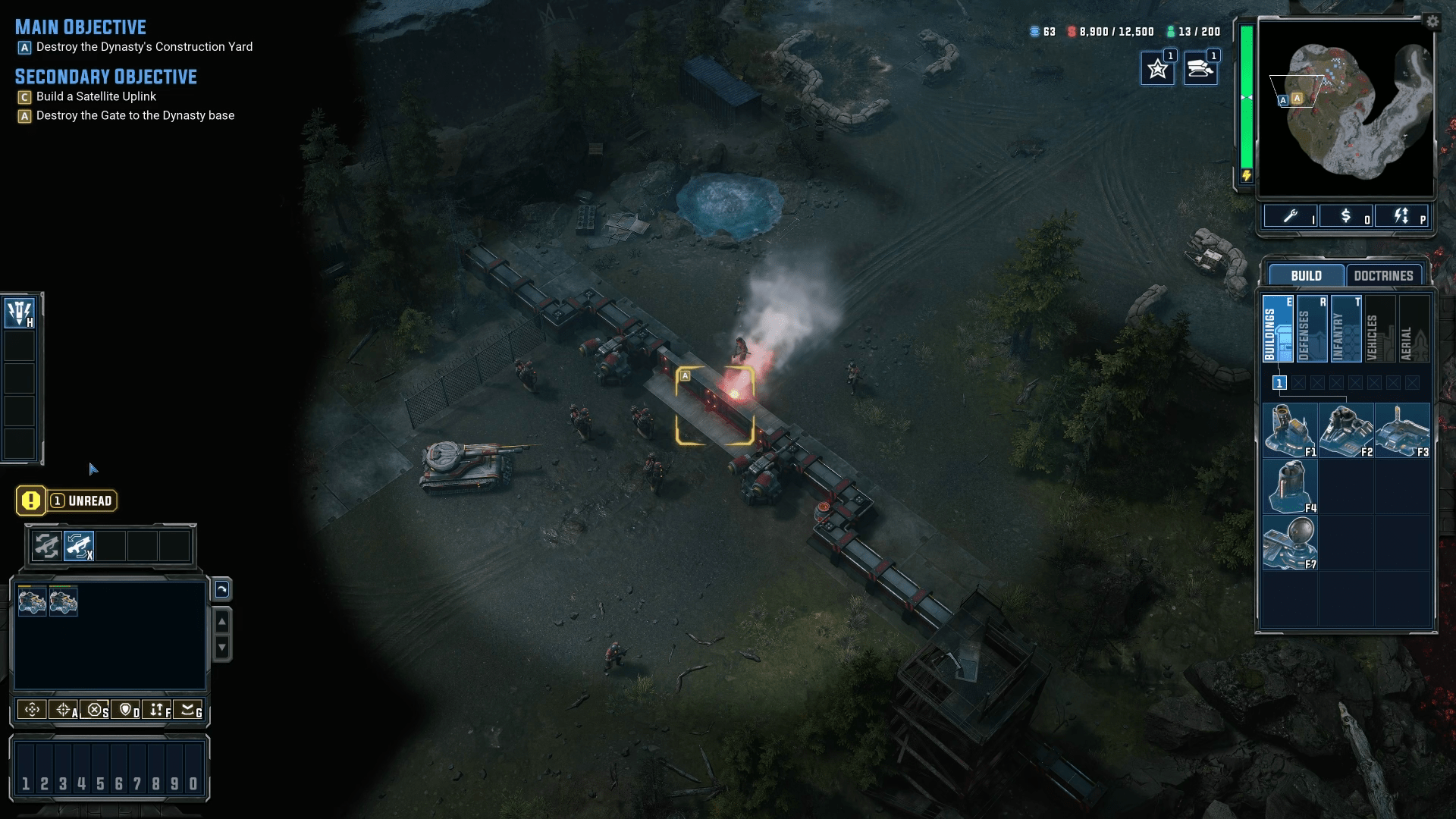Select the Sell structure dollar icon

point(1348,217)
